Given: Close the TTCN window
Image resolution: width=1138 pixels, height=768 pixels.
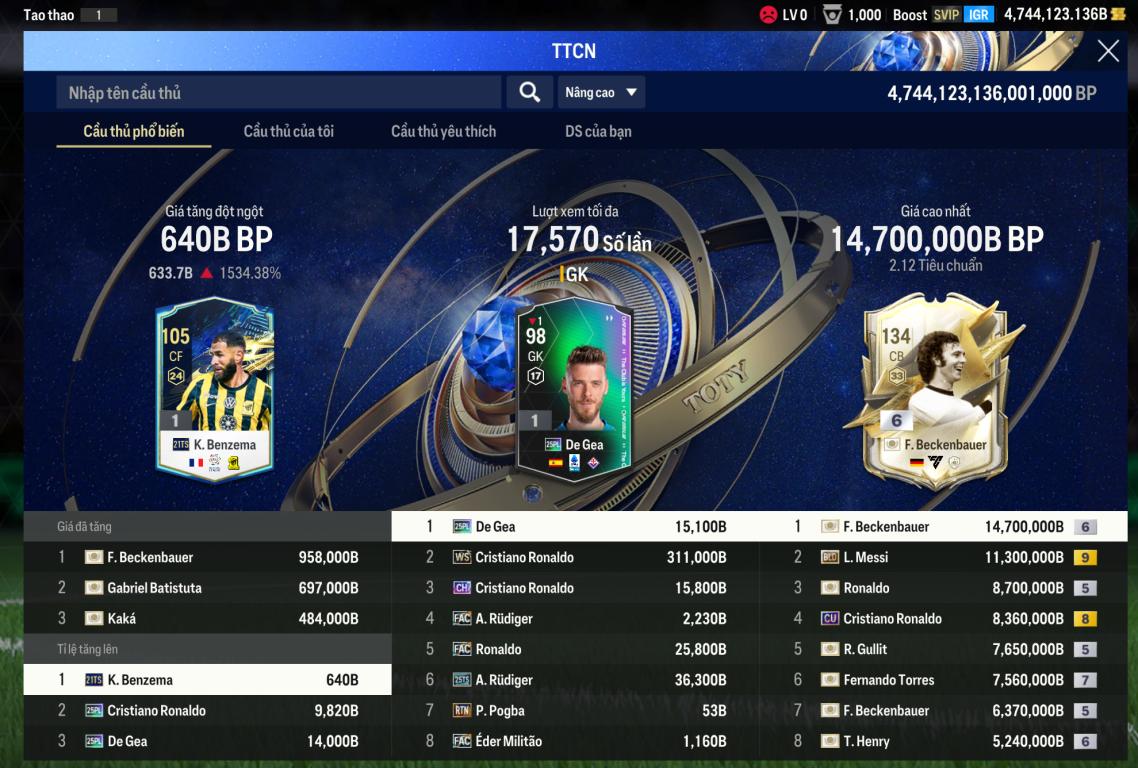Looking at the screenshot, I should click(x=1108, y=51).
